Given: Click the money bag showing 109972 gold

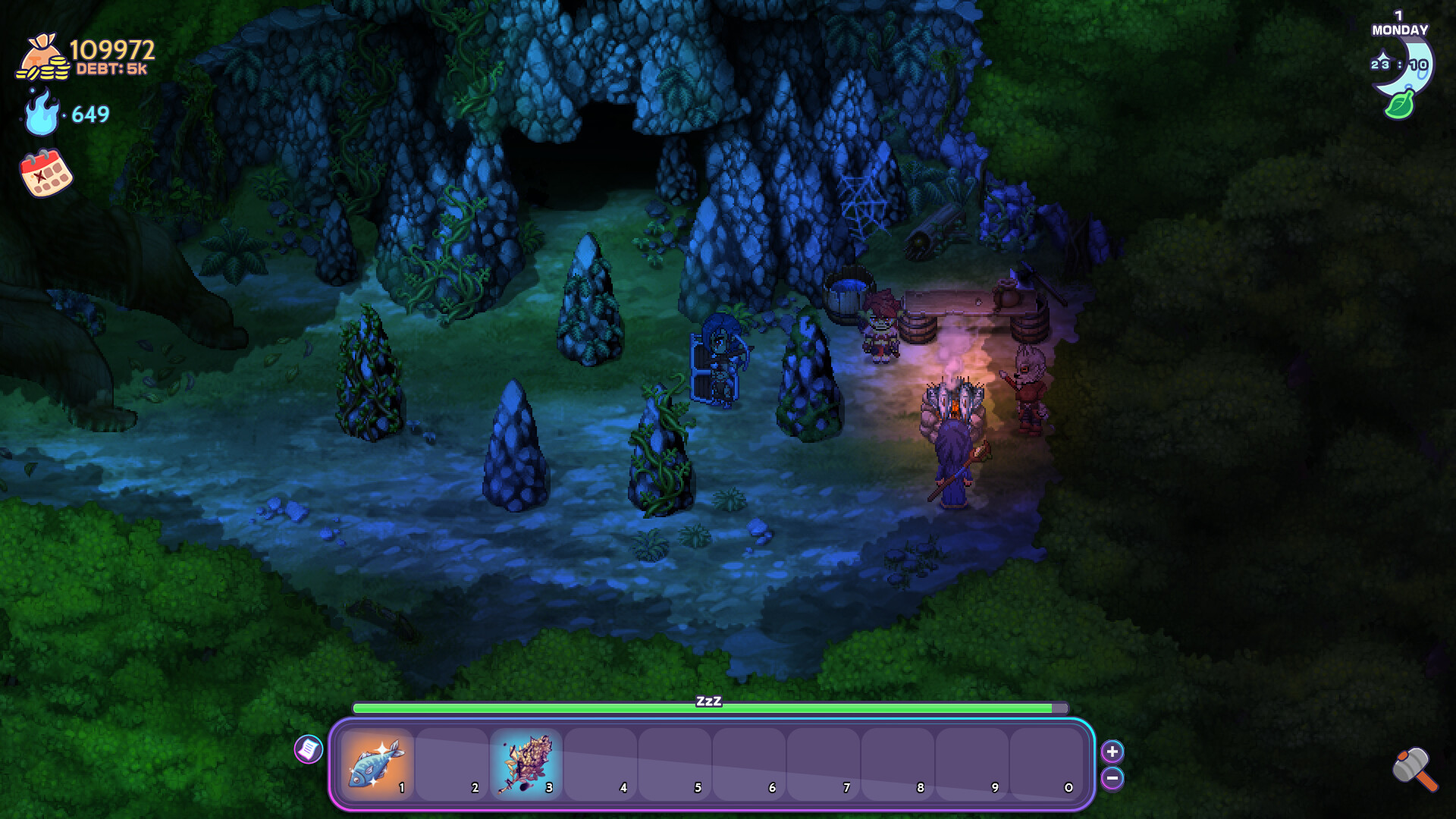Looking at the screenshot, I should [42, 57].
